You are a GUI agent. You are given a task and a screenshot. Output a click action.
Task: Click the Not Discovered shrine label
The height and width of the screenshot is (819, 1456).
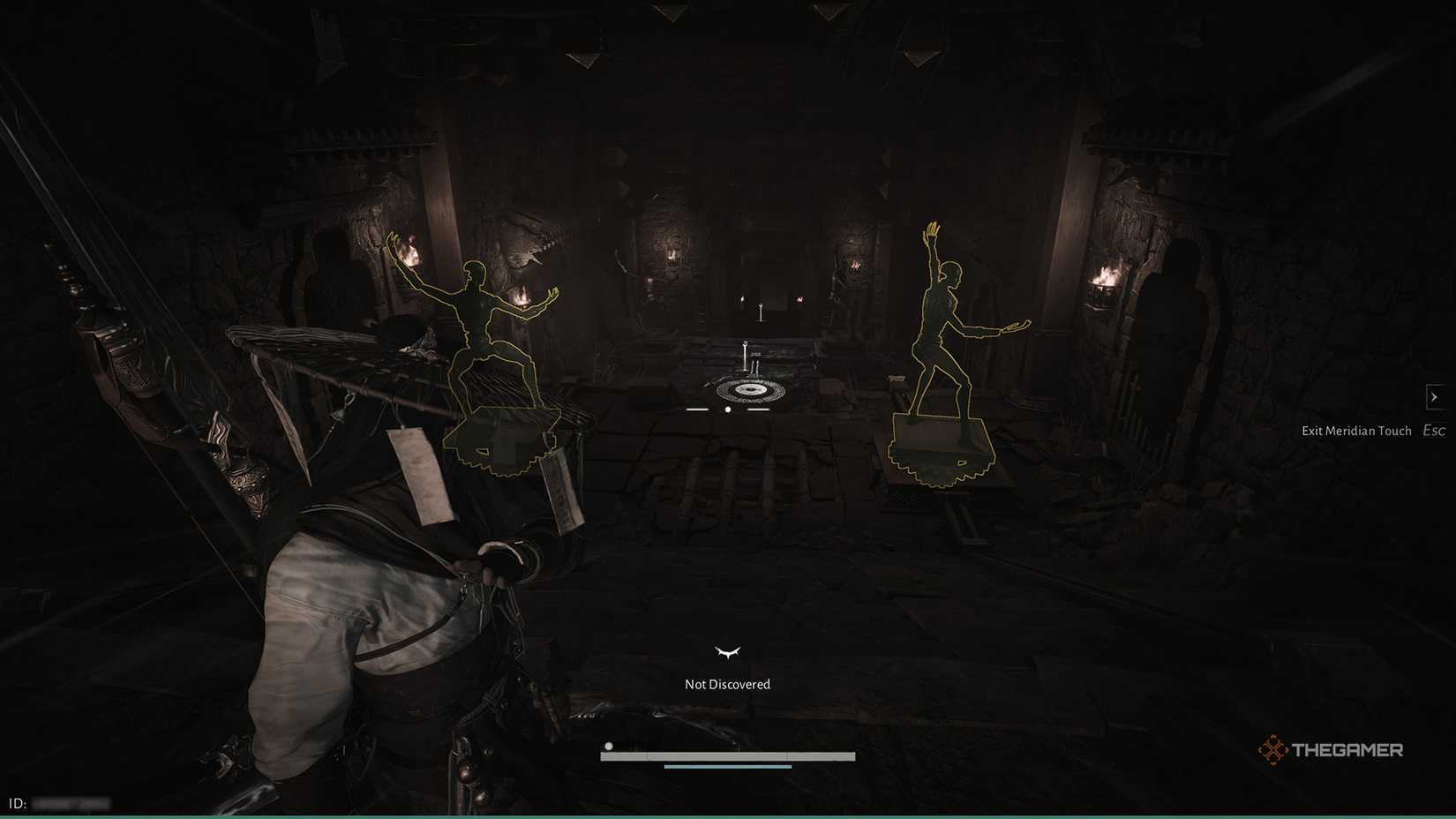tap(727, 683)
